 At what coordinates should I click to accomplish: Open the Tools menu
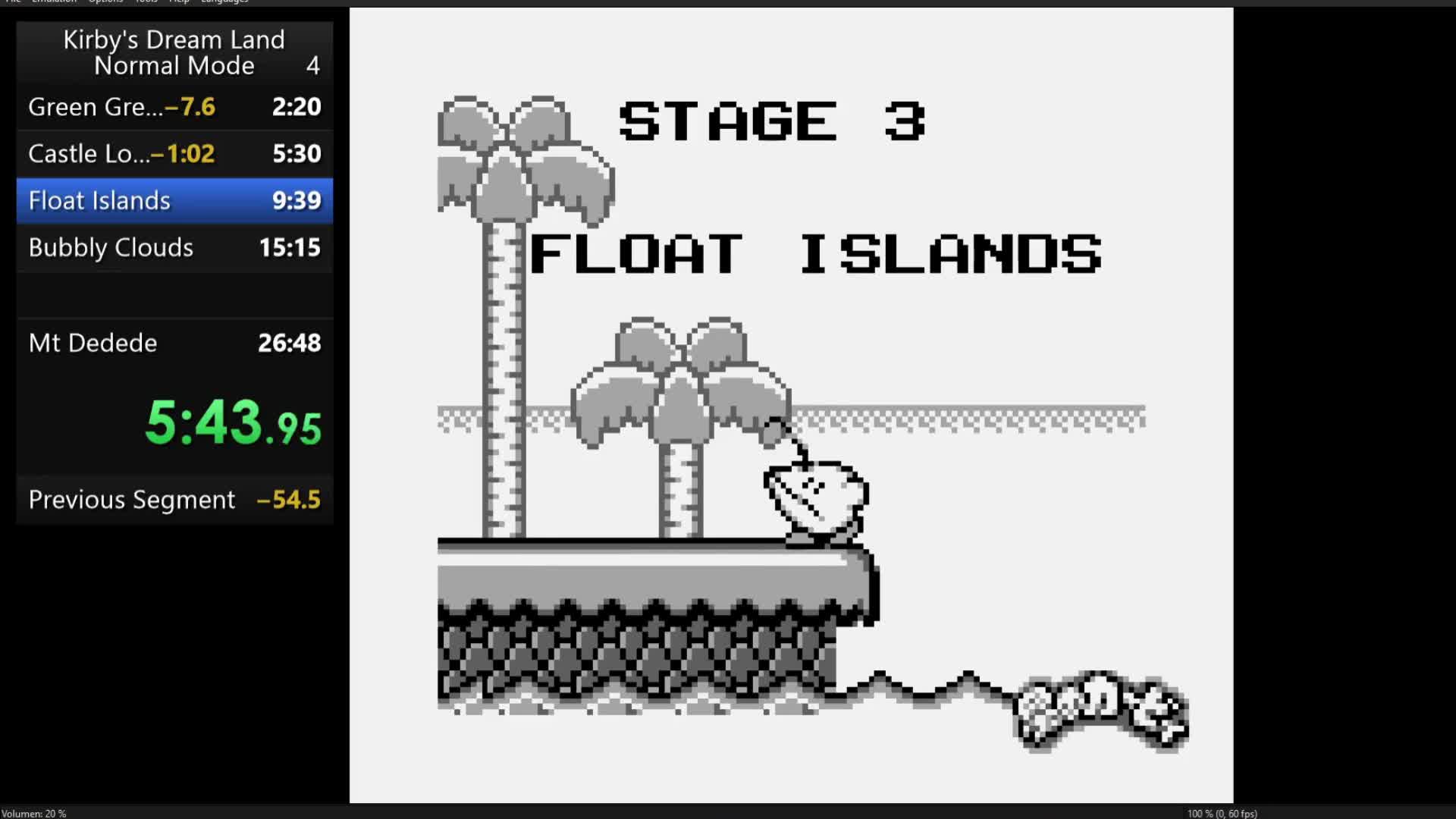146,2
